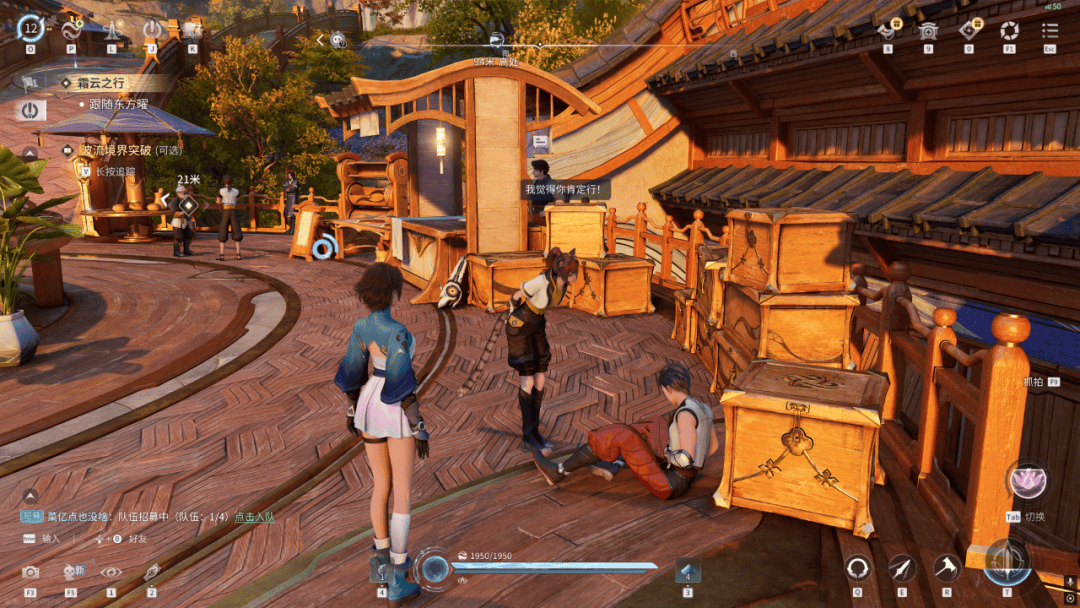This screenshot has width=1080, height=608.
Task: Expand the chat with the up arrow
Action: 30,495
